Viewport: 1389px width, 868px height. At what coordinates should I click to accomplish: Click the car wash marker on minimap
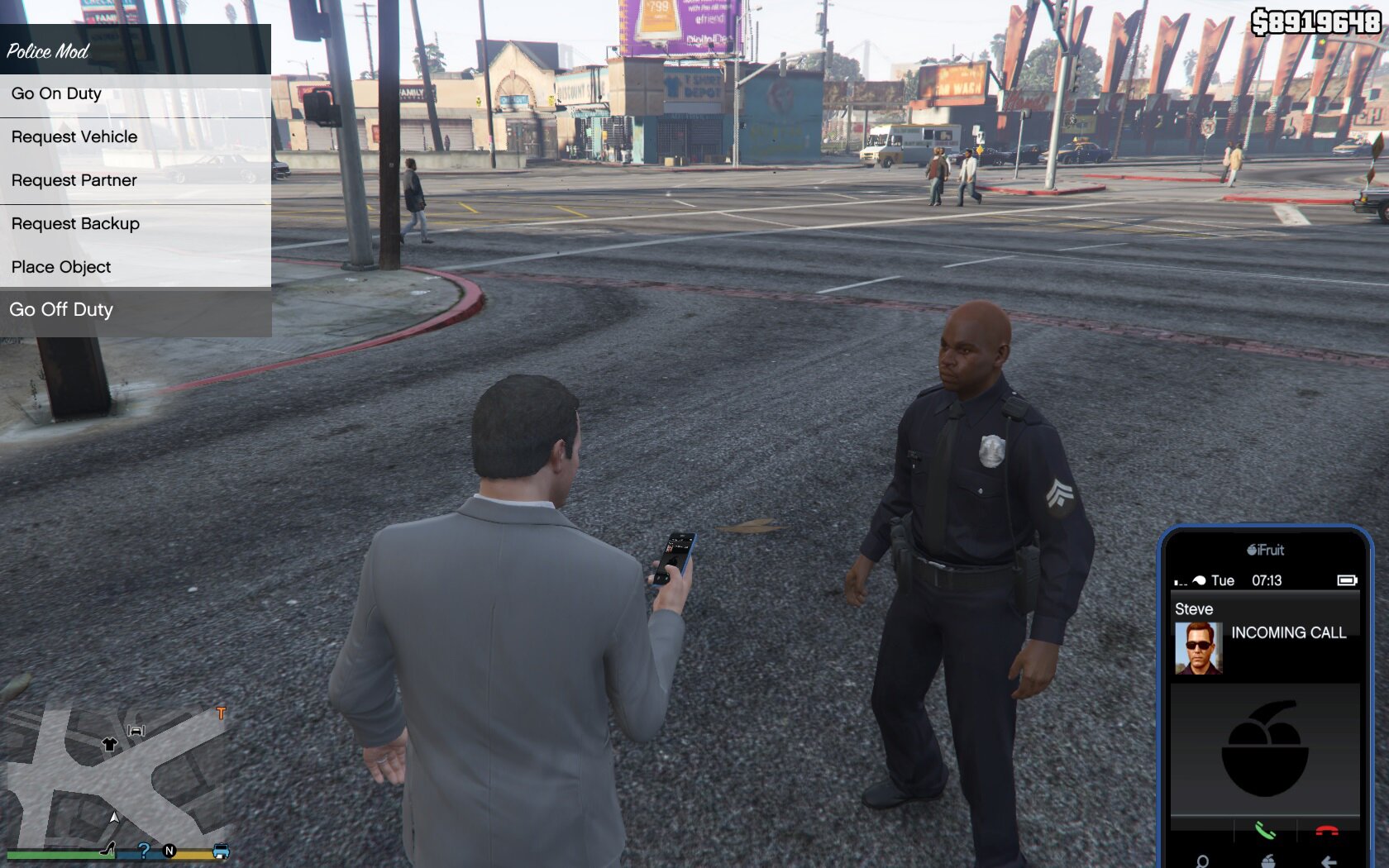(x=136, y=730)
